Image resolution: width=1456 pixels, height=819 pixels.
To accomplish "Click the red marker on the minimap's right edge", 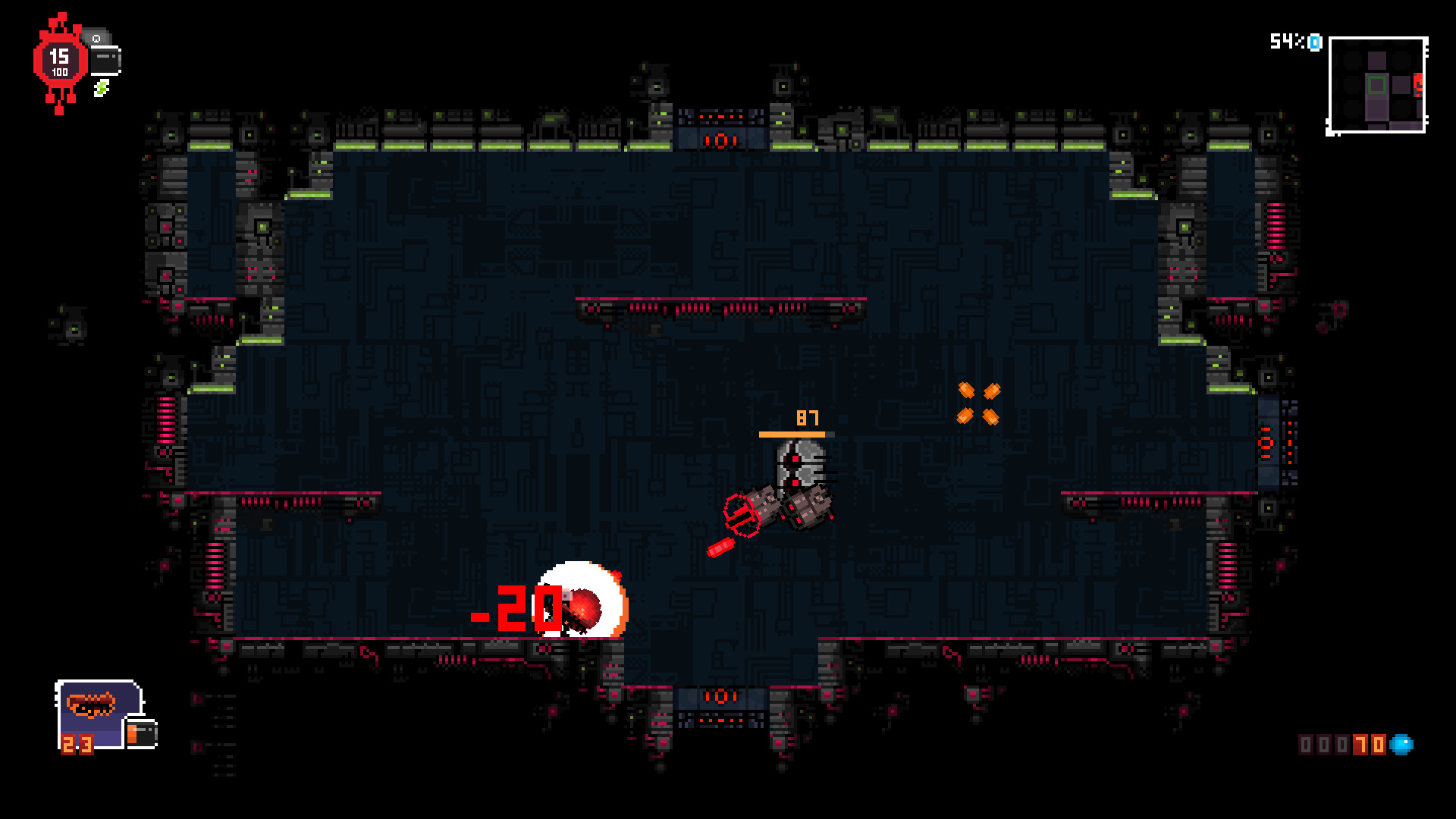I will click(1418, 83).
